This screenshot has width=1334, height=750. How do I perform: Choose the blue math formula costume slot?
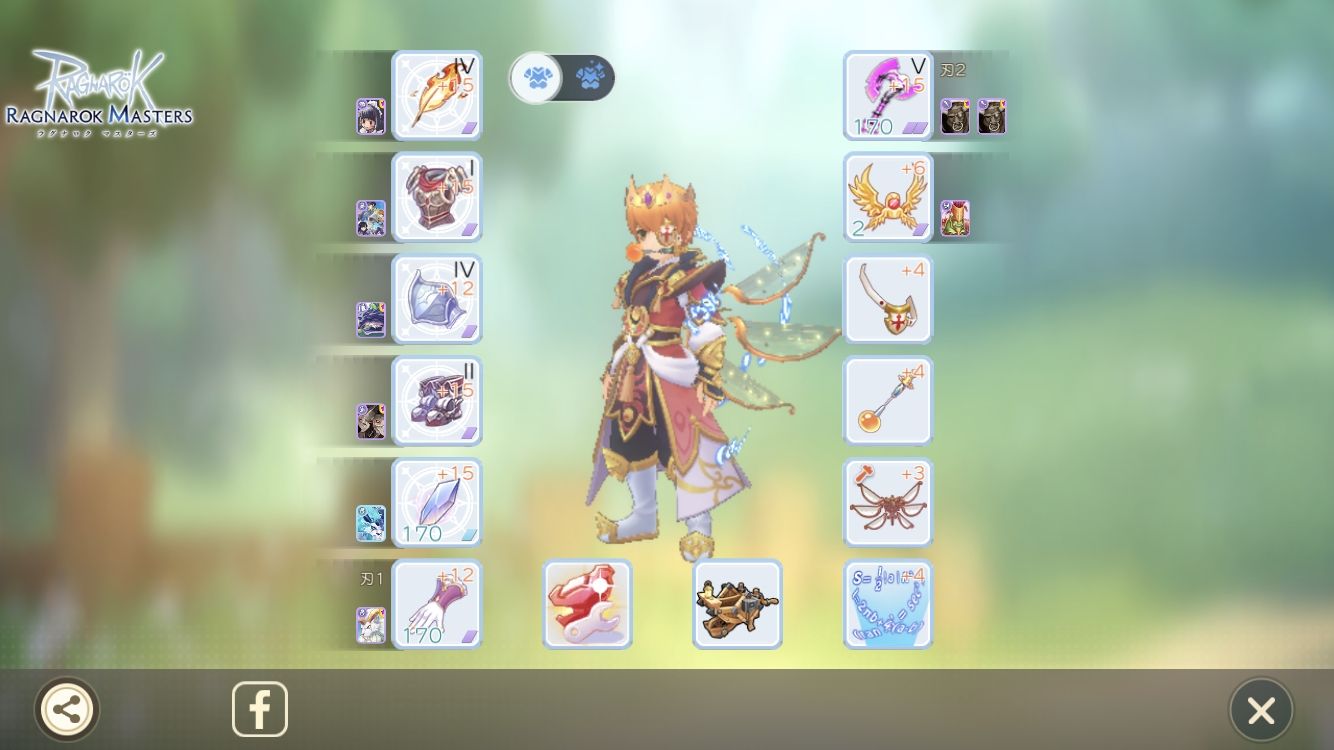[888, 605]
